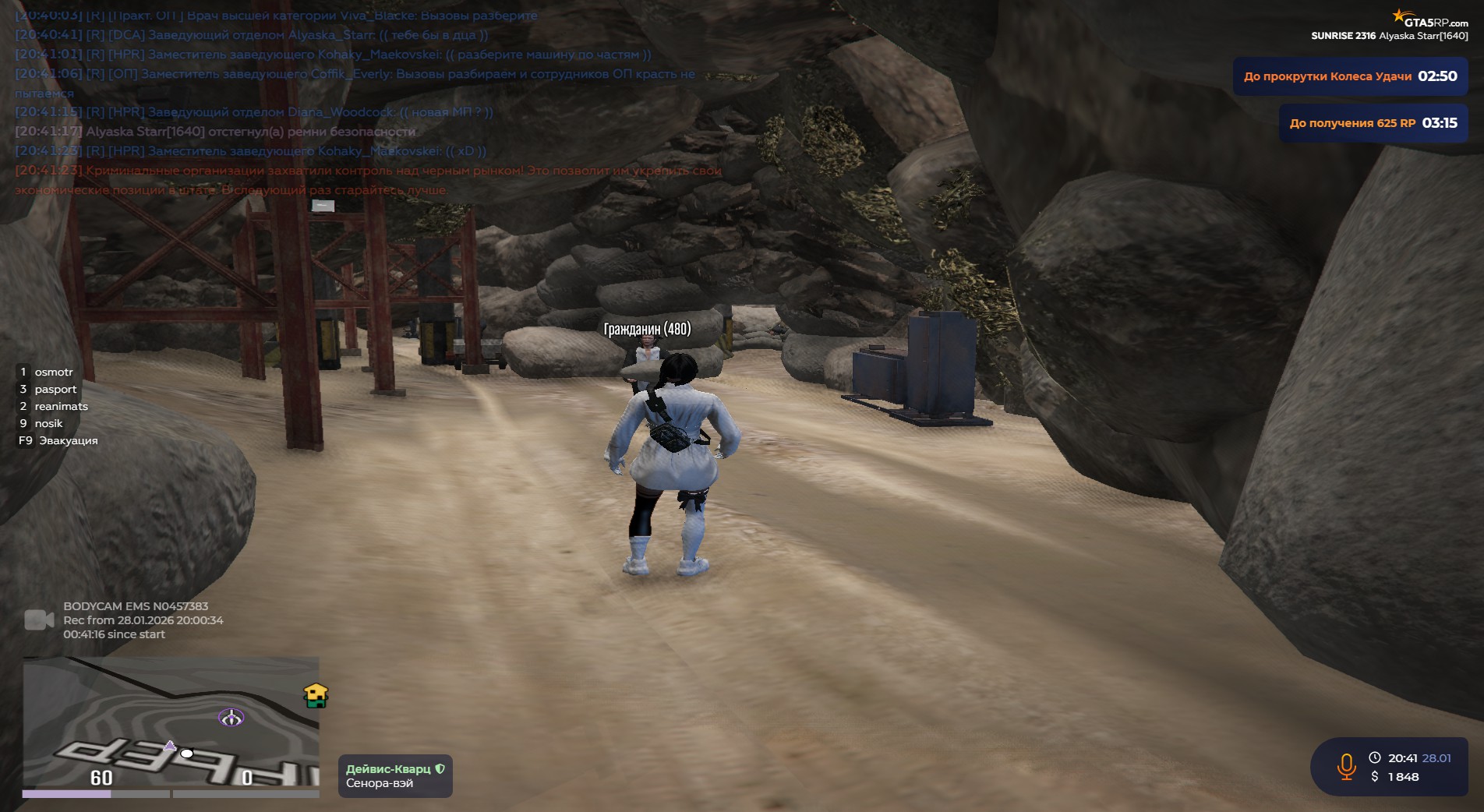Screen dimensions: 1484x812
Task: Choose the pasport quick action entry
Action: pos(55,390)
